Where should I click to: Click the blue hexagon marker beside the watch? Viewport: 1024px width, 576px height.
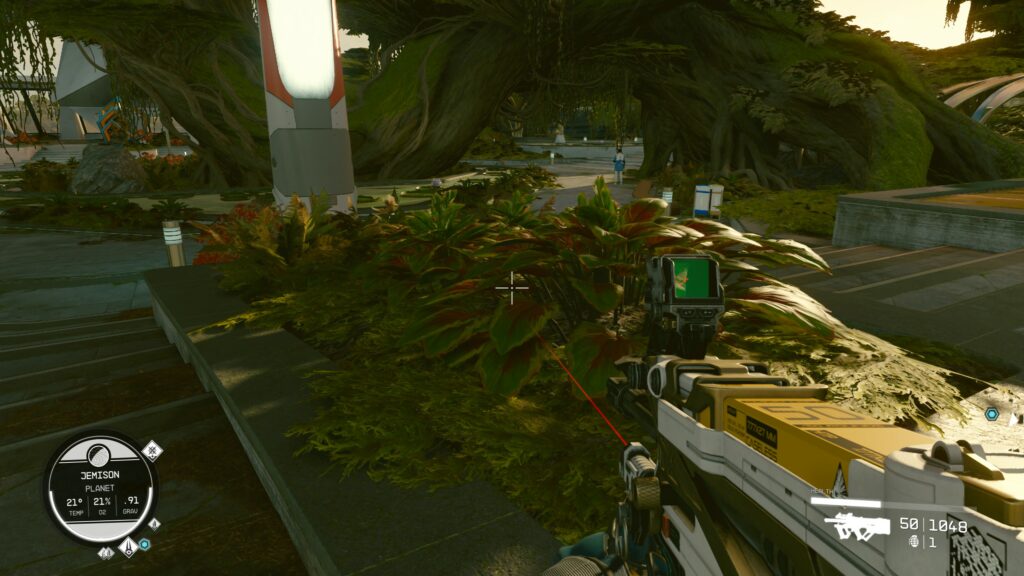[x=145, y=544]
